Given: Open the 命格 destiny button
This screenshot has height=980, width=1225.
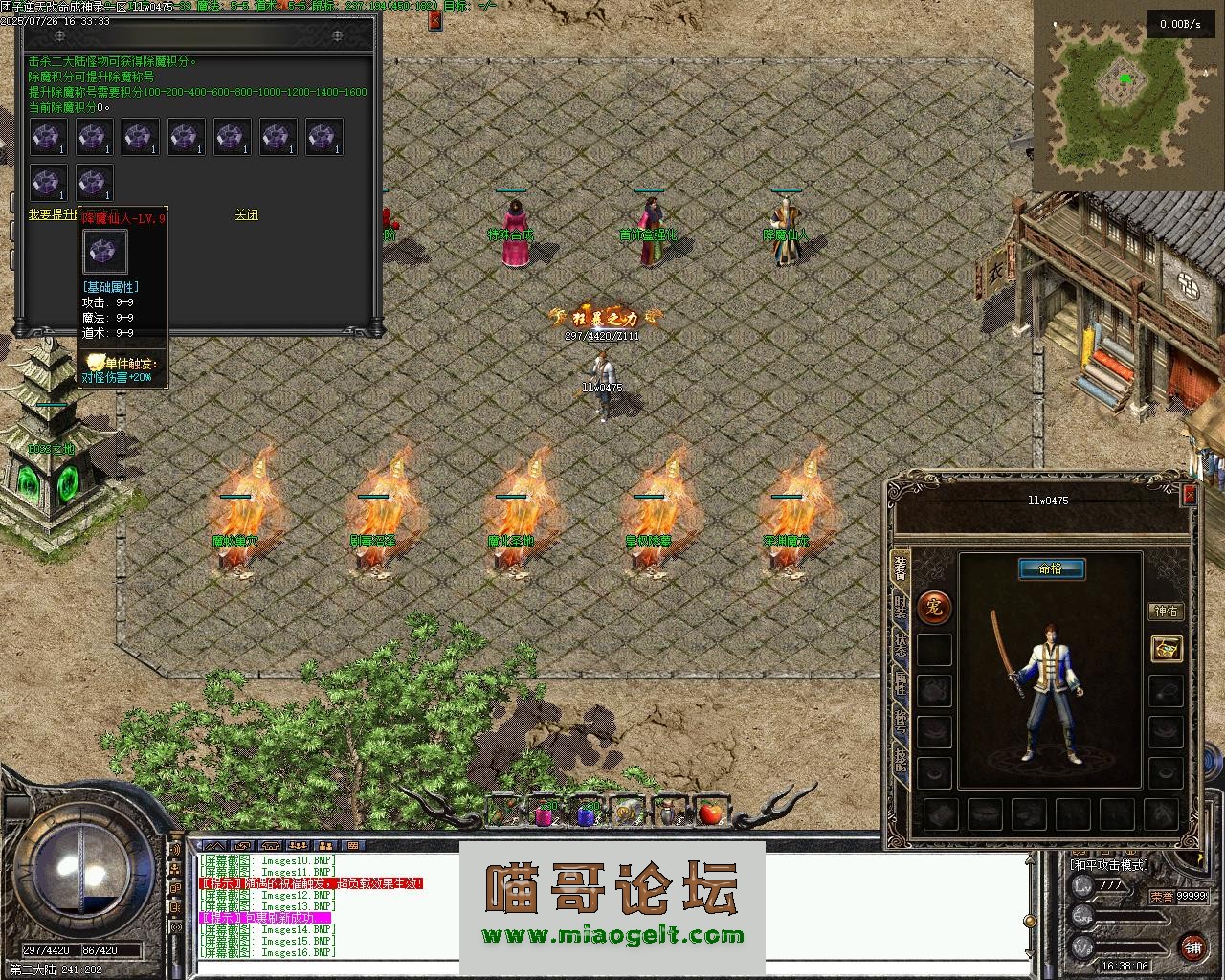Looking at the screenshot, I should pyautogui.click(x=1051, y=568).
